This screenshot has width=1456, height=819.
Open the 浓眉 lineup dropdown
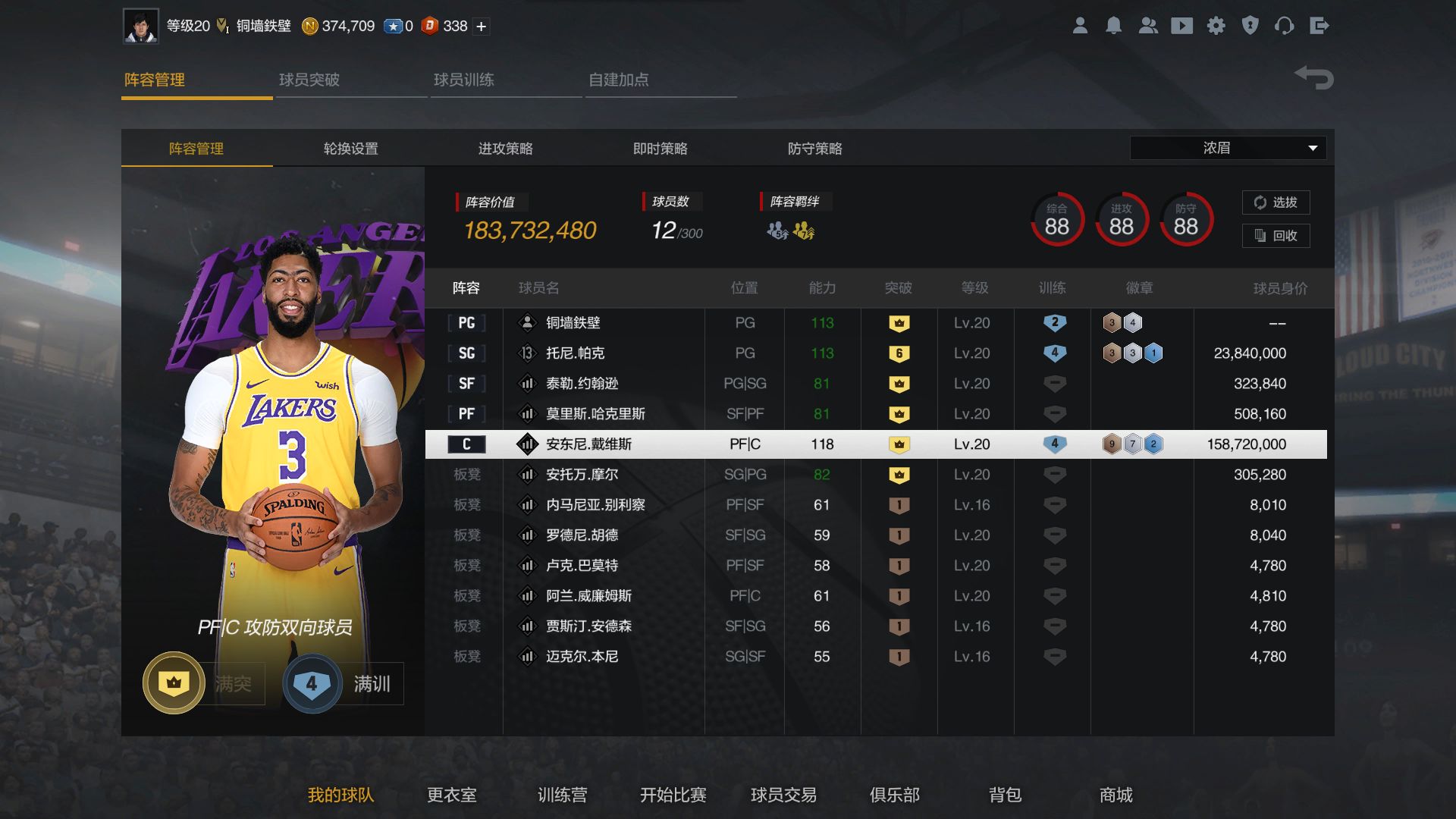pyautogui.click(x=1227, y=148)
